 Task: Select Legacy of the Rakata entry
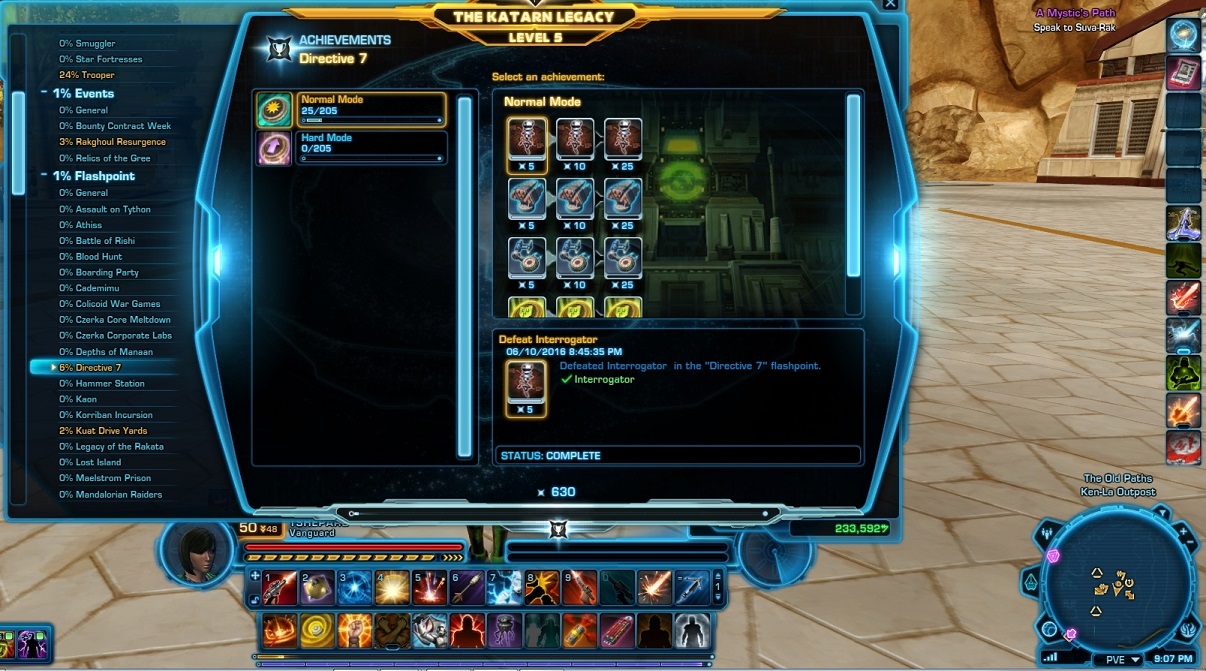119,447
